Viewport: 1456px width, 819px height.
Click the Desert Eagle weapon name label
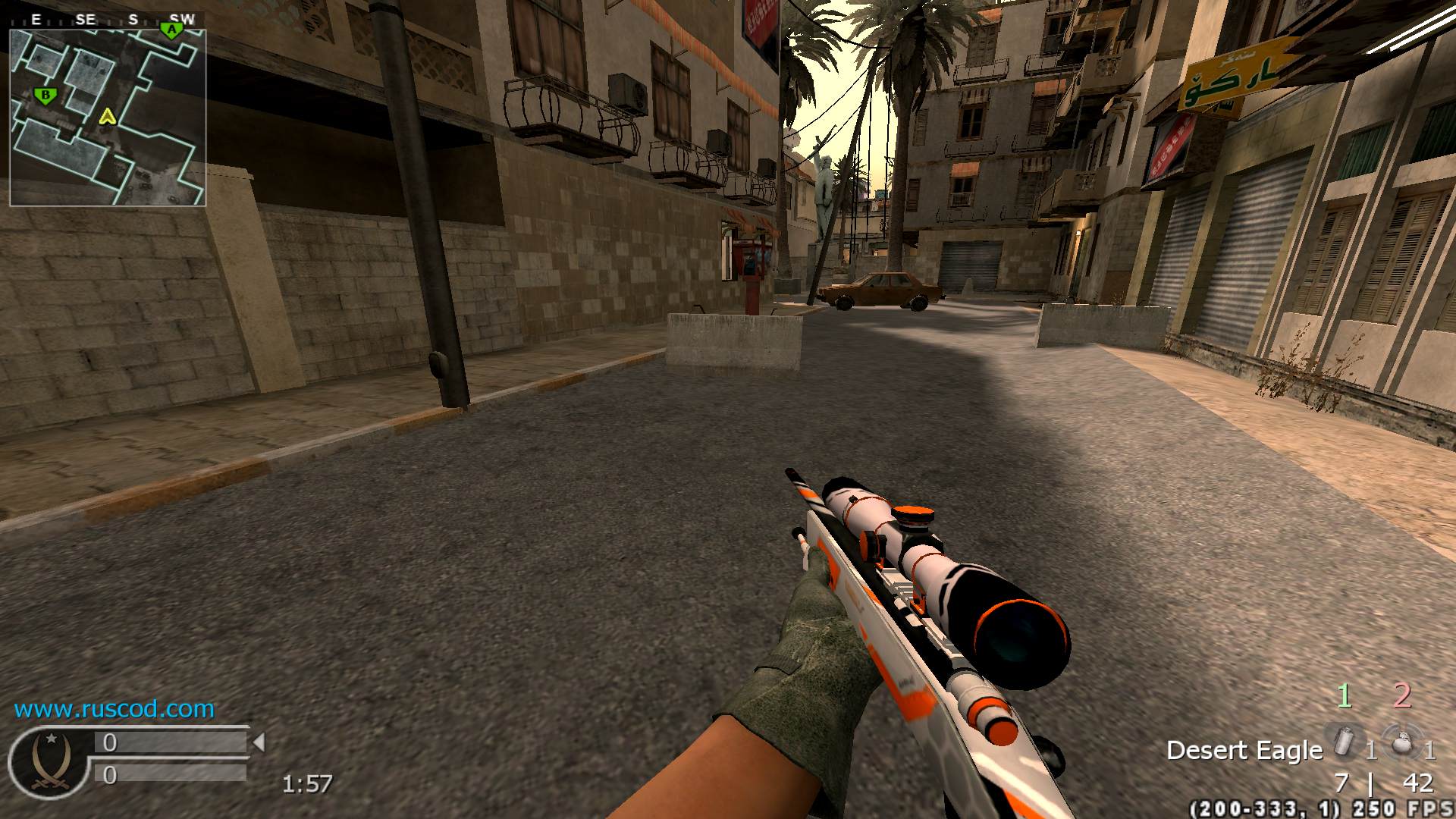point(1244,750)
